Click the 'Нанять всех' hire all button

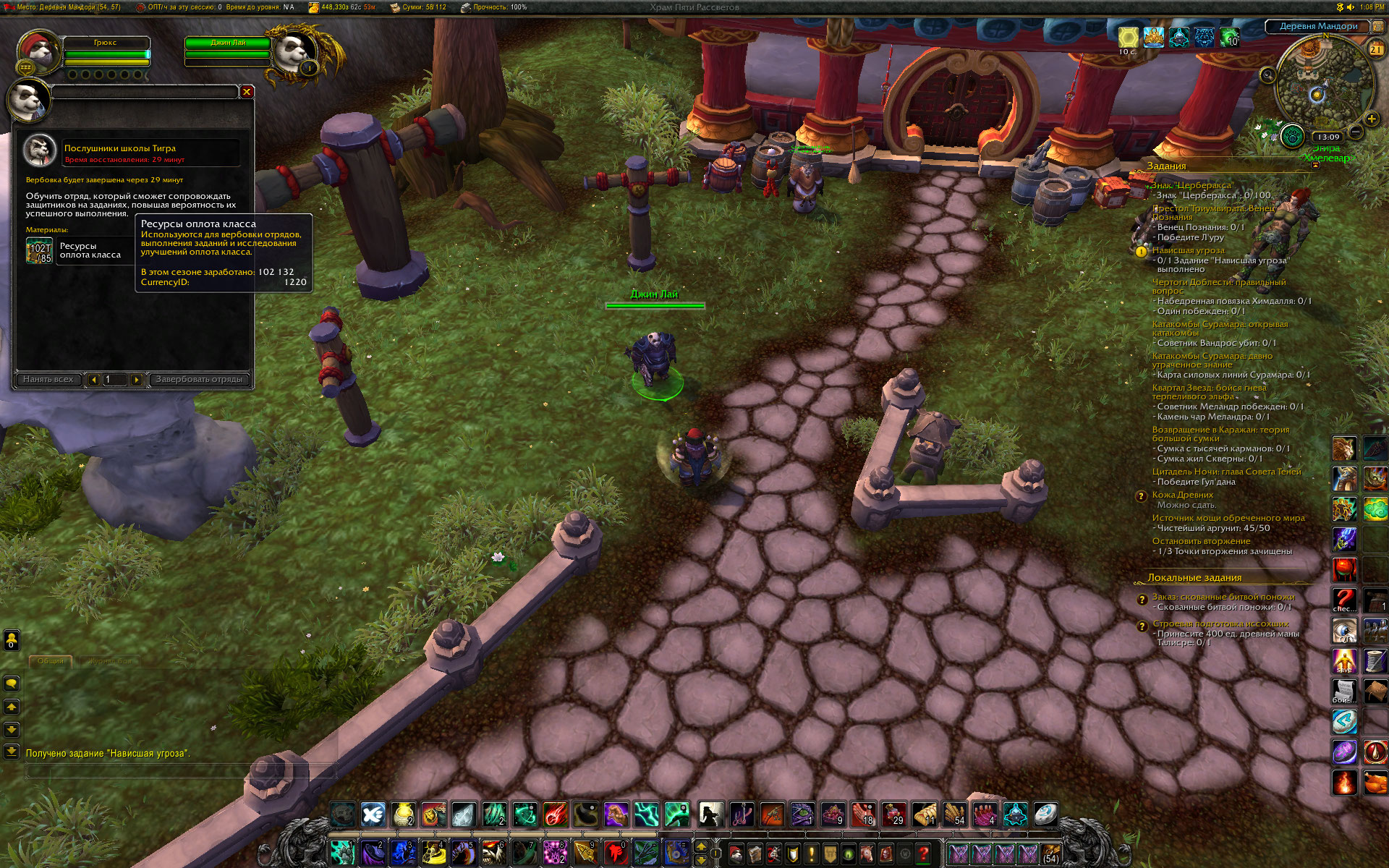point(48,379)
